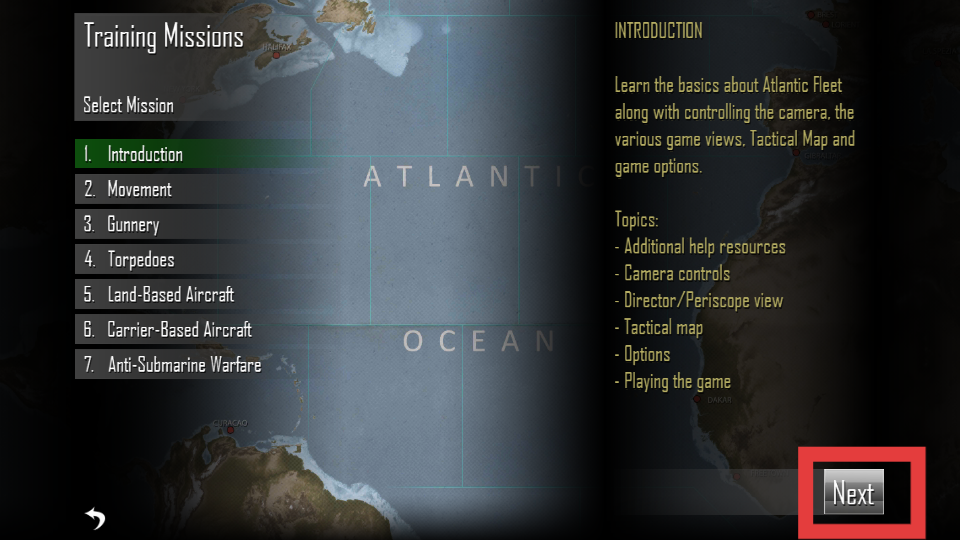Click the Next button
960x540 pixels.
[853, 493]
